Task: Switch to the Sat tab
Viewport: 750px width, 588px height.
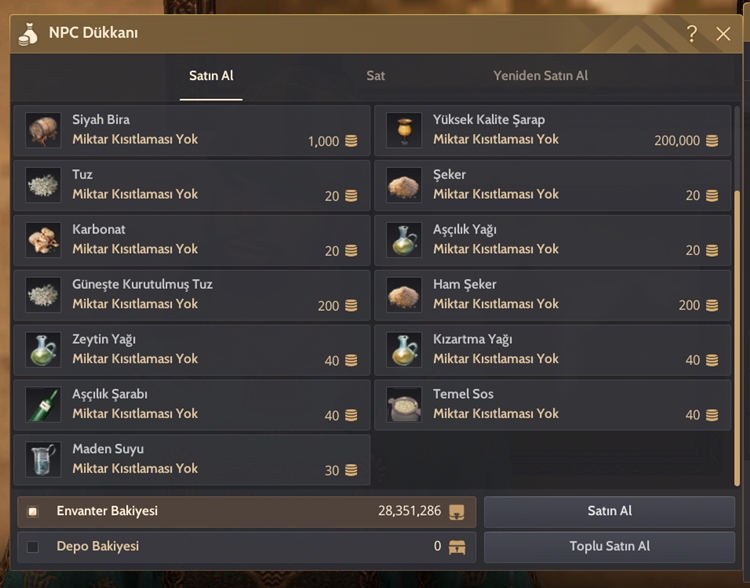Action: click(375, 76)
